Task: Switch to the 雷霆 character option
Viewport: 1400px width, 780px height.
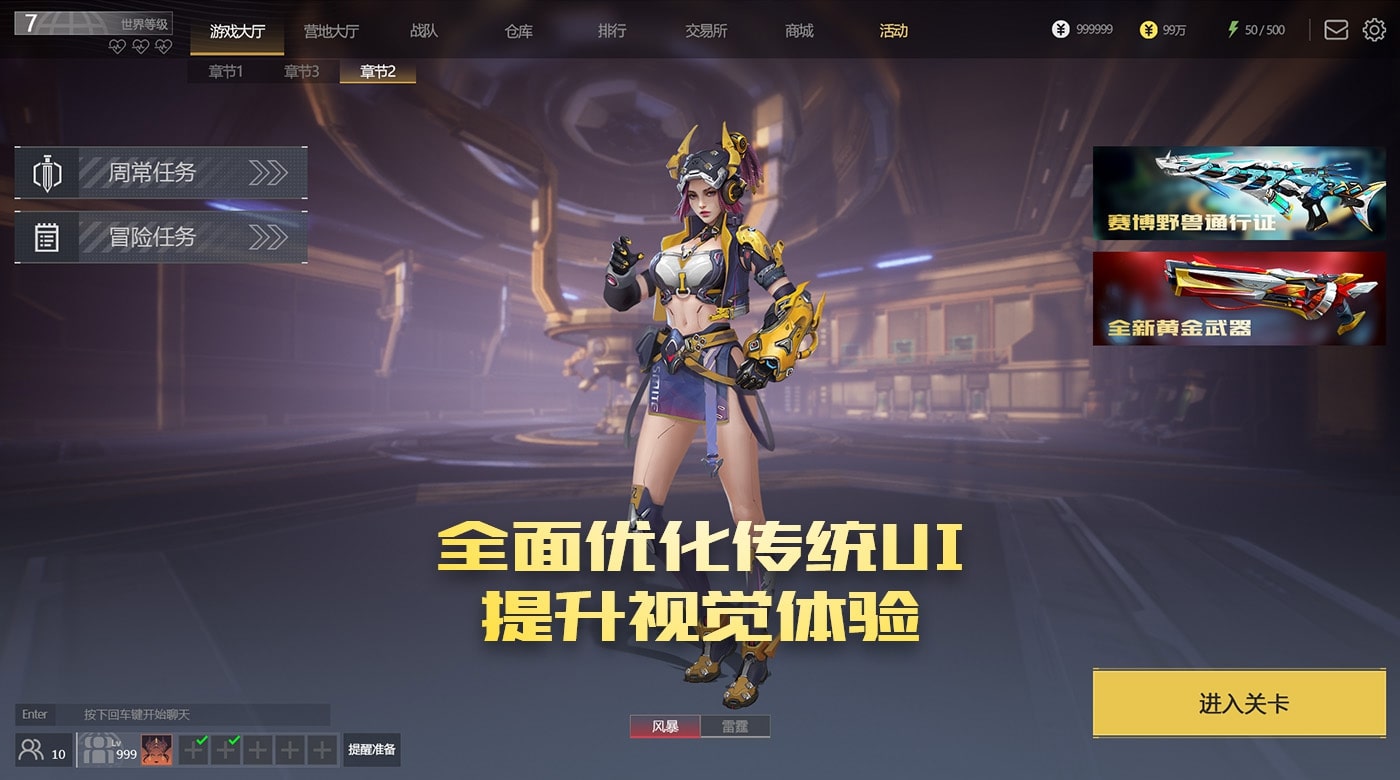Action: point(735,727)
